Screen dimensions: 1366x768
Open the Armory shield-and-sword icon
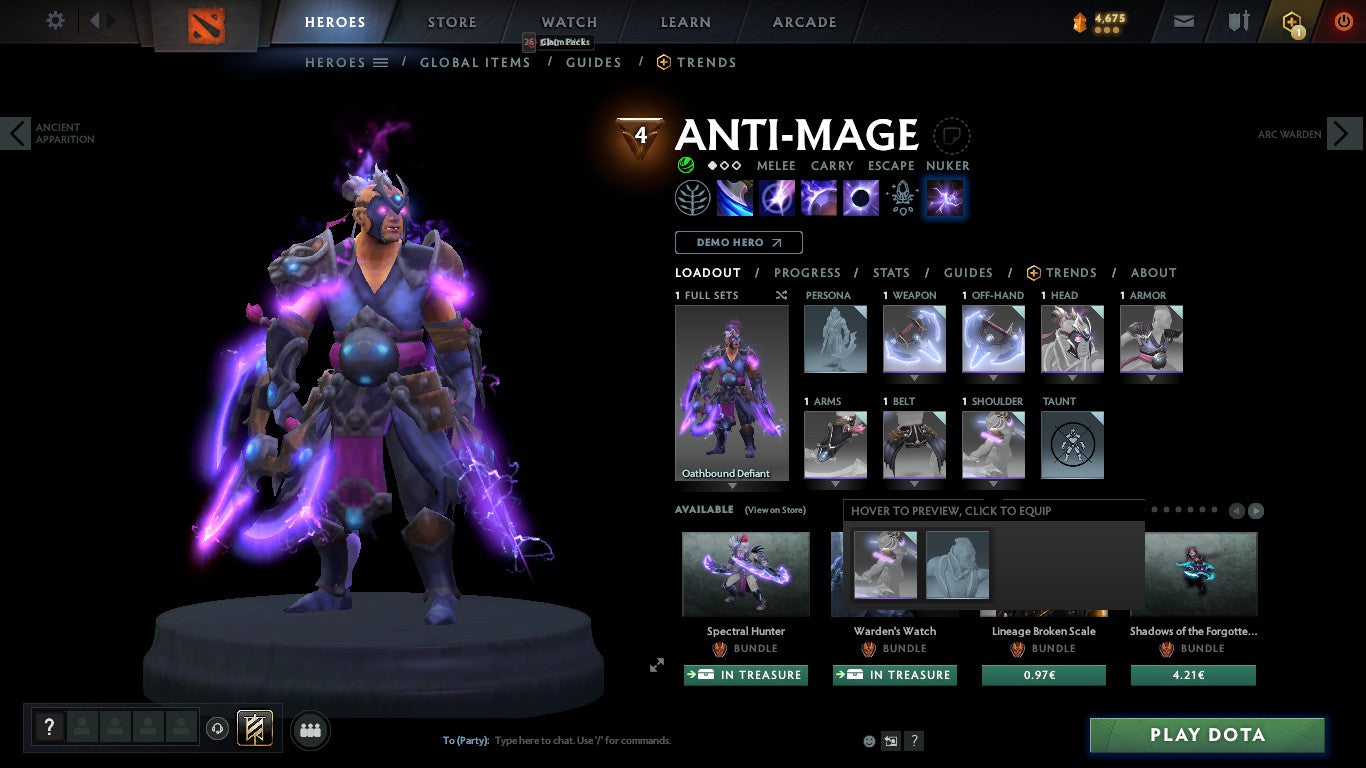click(x=1240, y=20)
